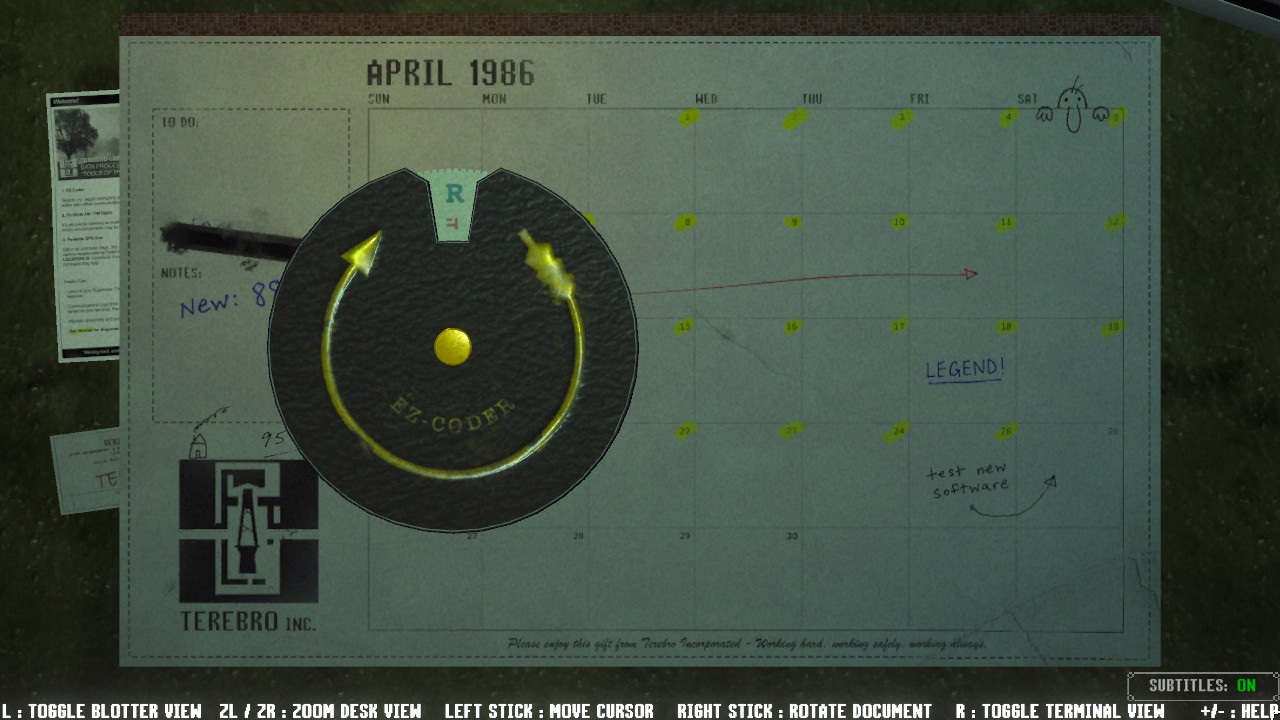Screen dimensions: 1280x720
Task: Open the highlighted April 24 calendar date
Action: point(898,430)
